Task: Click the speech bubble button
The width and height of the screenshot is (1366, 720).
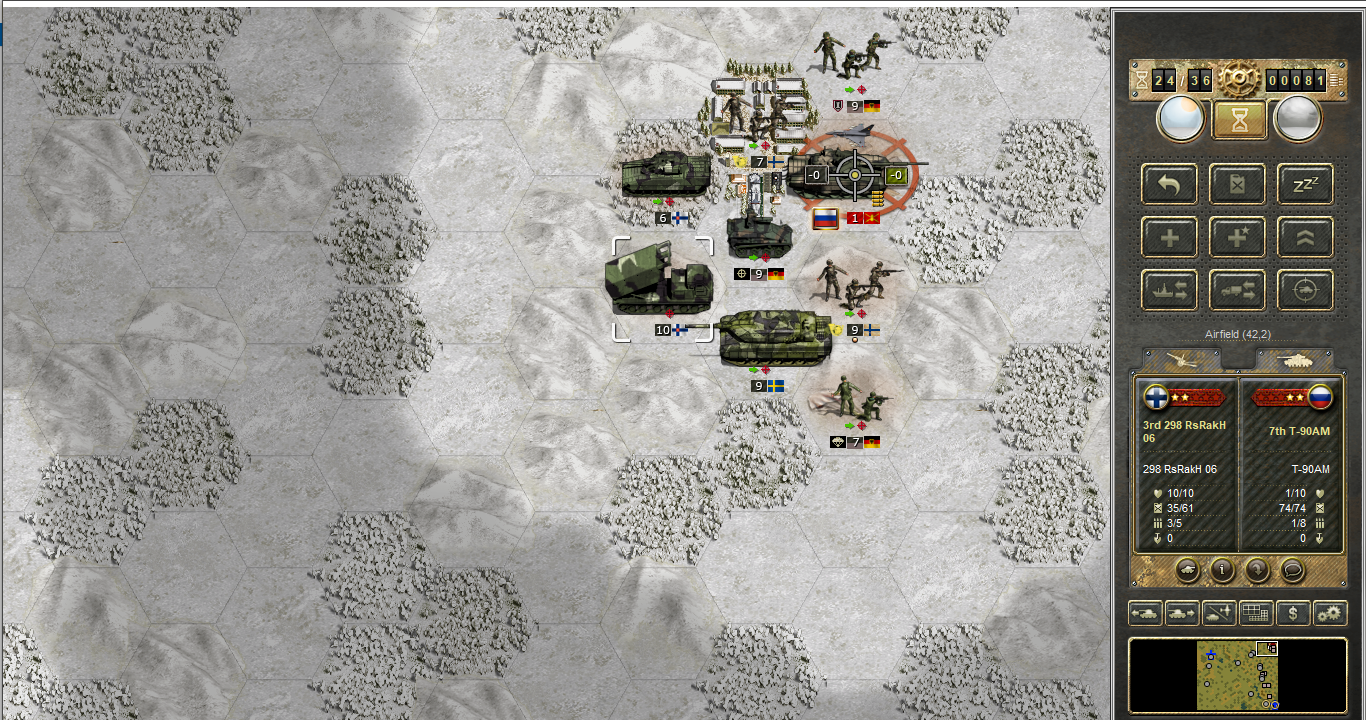Action: click(1293, 570)
